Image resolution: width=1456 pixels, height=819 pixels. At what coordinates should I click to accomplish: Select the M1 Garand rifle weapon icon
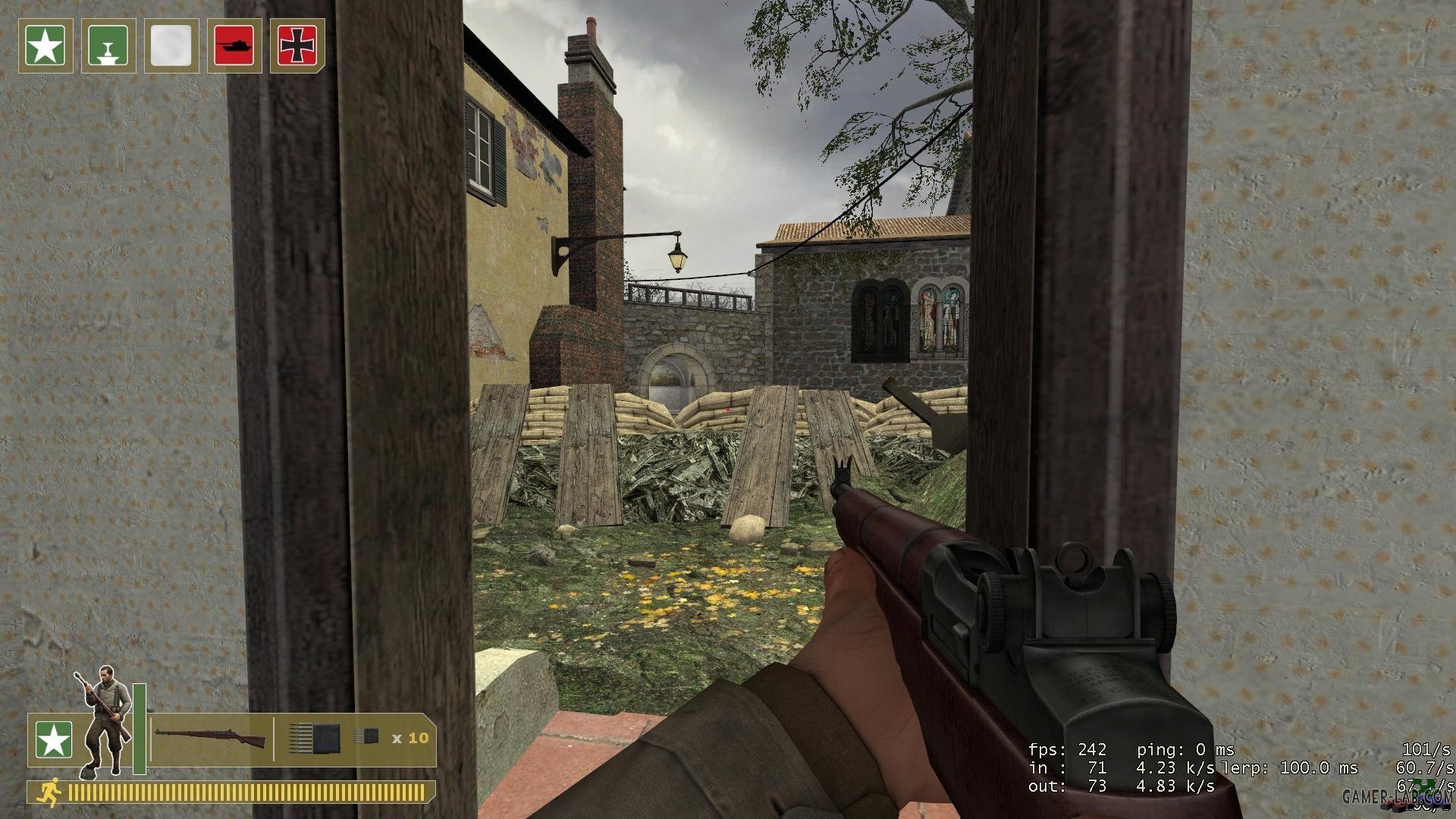coord(210,737)
